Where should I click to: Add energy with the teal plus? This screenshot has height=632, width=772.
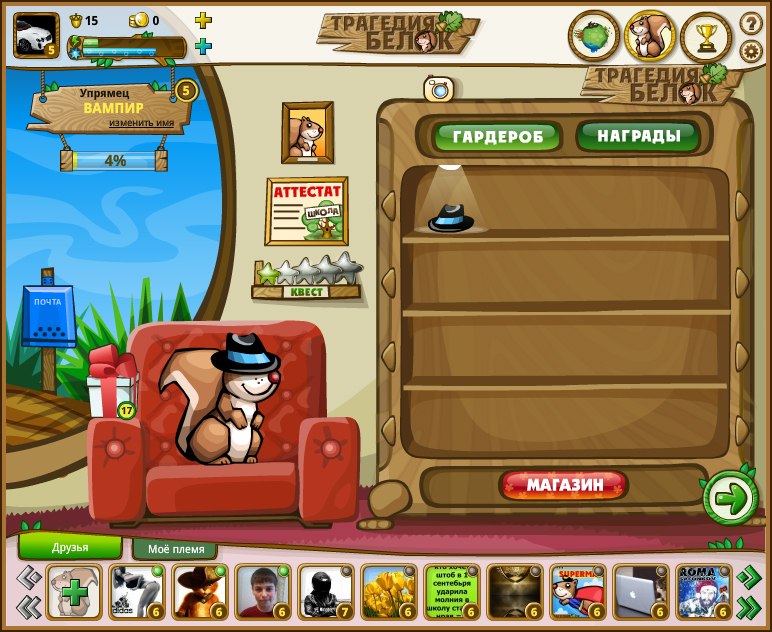pyautogui.click(x=203, y=46)
